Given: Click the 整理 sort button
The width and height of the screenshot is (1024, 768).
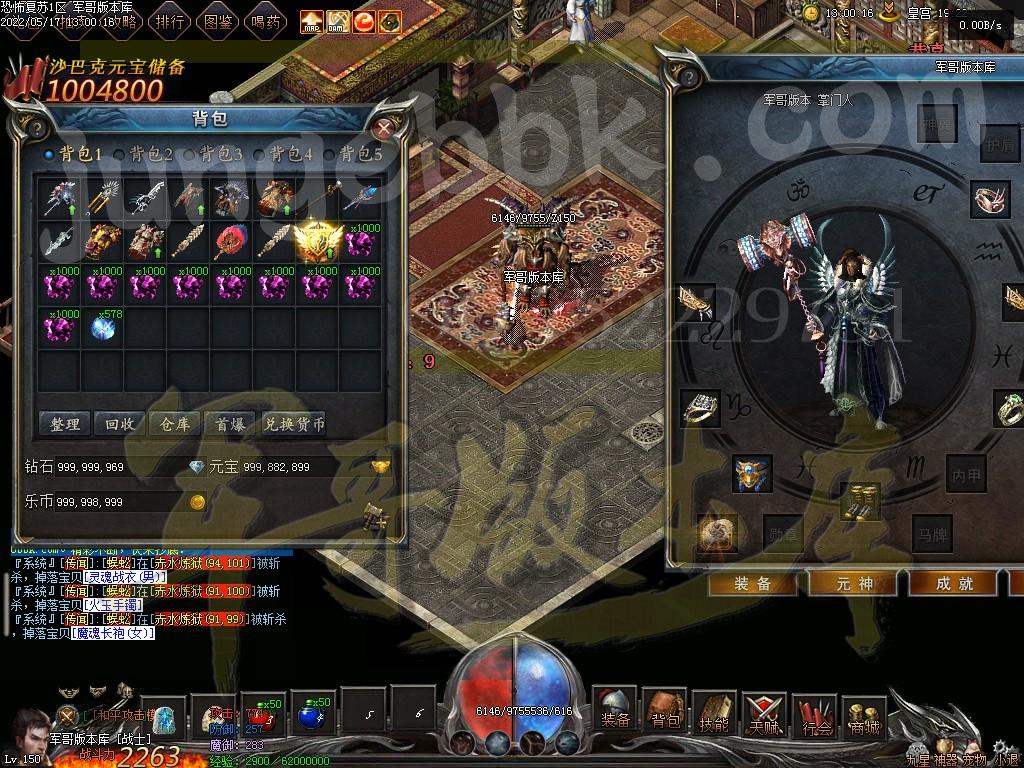Looking at the screenshot, I should tap(65, 424).
